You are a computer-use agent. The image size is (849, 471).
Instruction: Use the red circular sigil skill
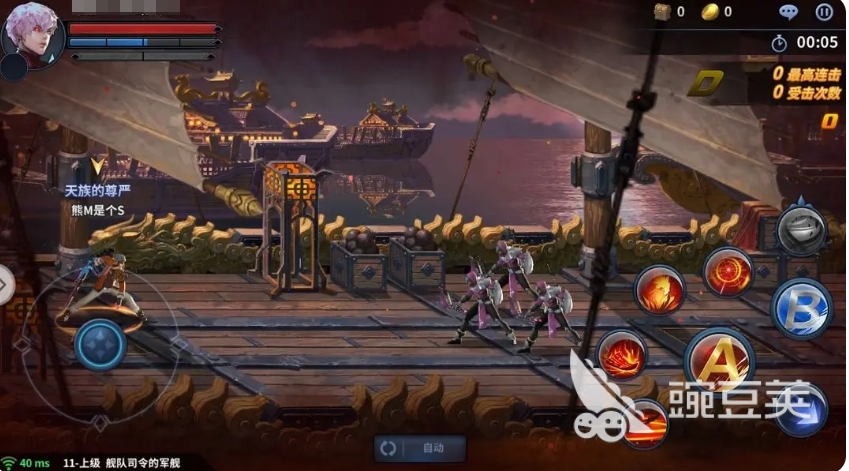(728, 272)
